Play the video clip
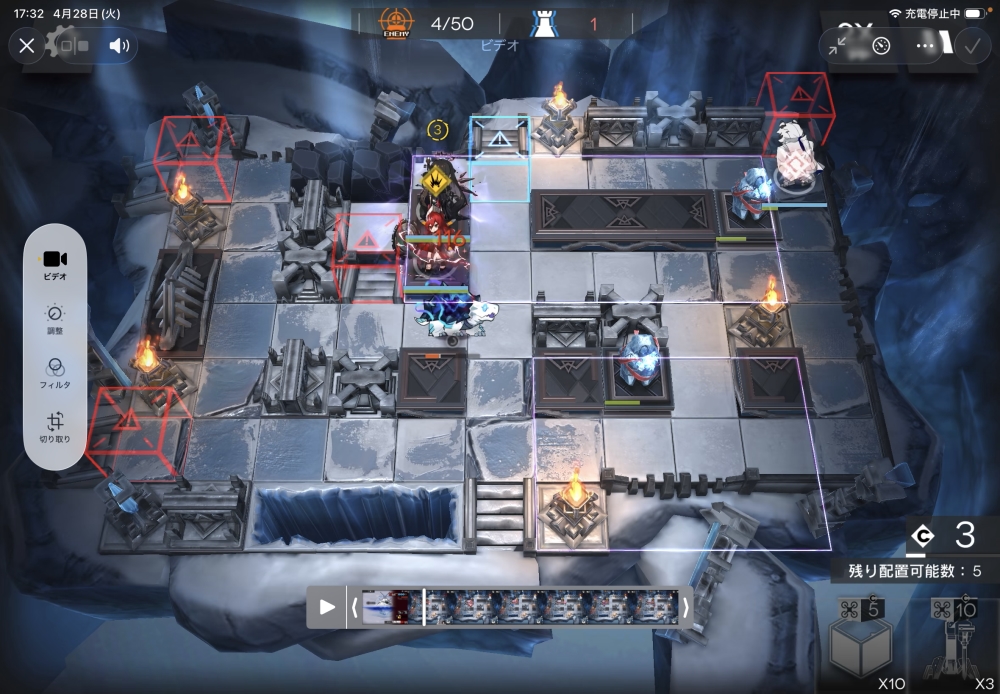 [327, 607]
